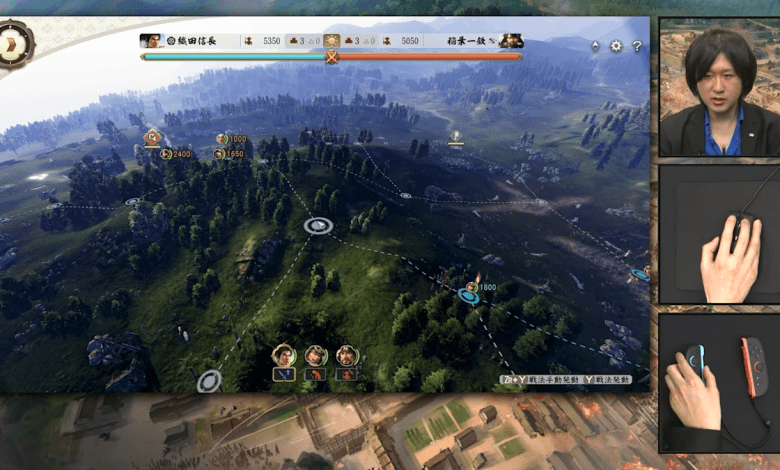Screen dimensions: 780x470
Task: Open the question mark help button
Action: click(x=637, y=46)
